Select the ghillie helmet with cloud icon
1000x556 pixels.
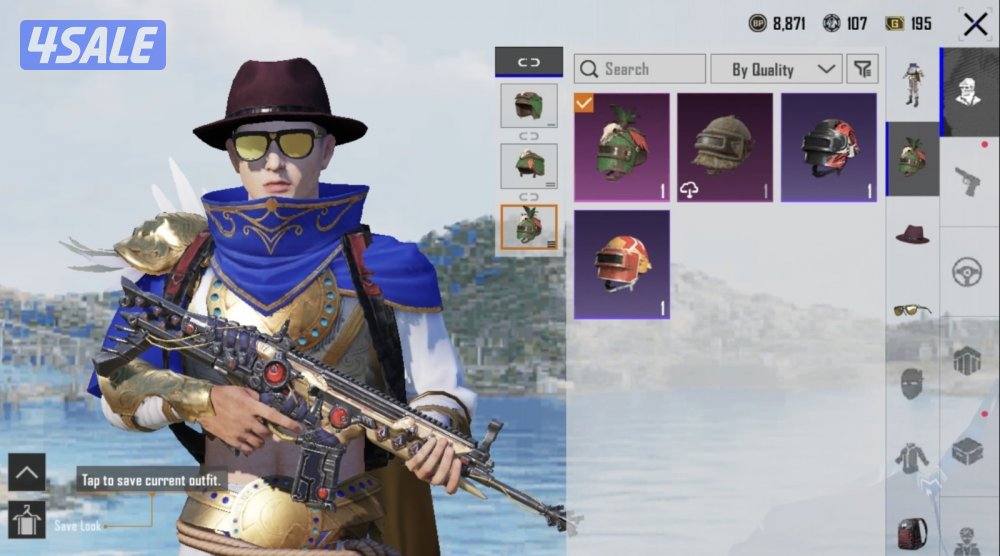[725, 148]
